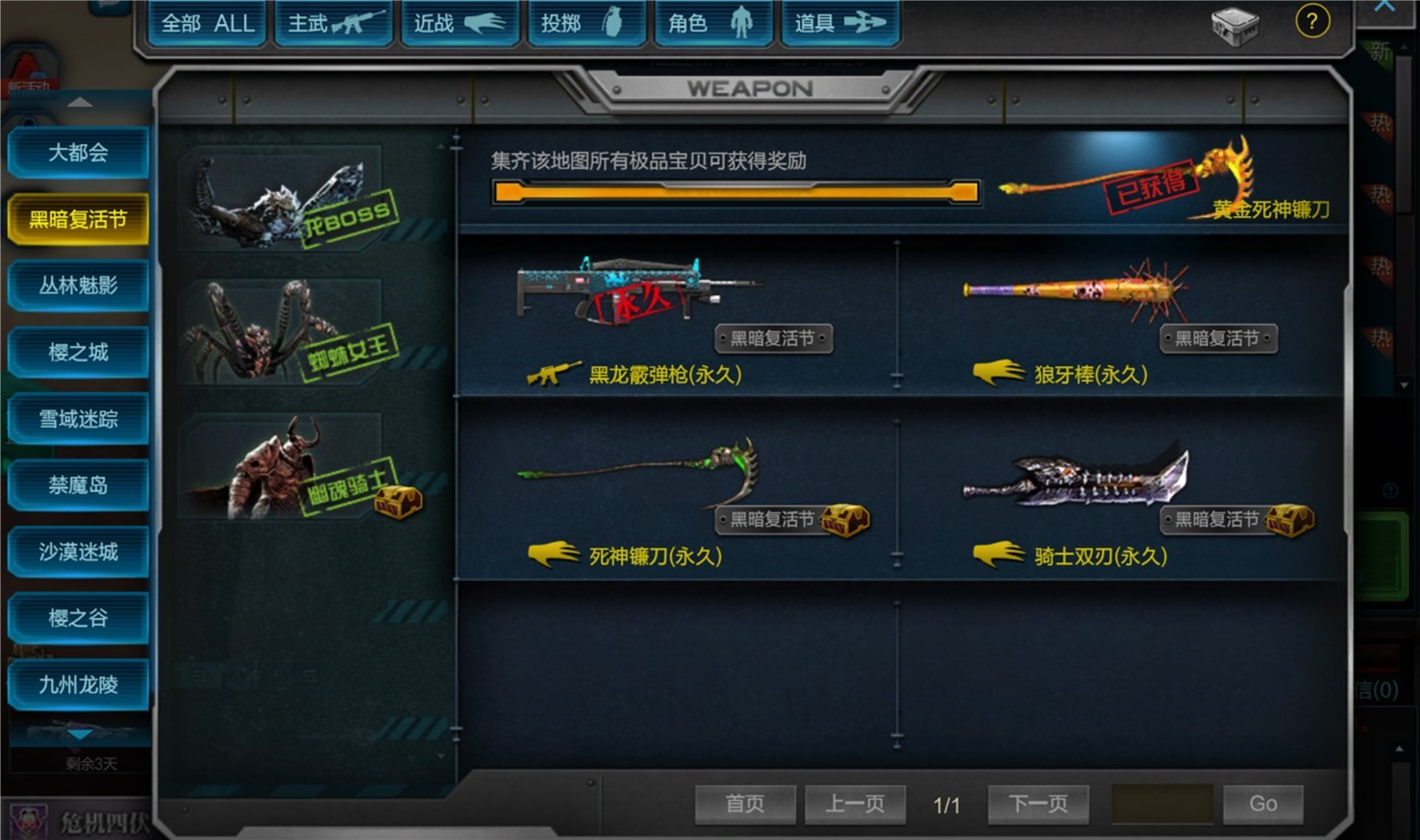The width and height of the screenshot is (1420, 840).
Task: Select the 蜘蛛女王 boss thumbnail
Action: click(288, 334)
